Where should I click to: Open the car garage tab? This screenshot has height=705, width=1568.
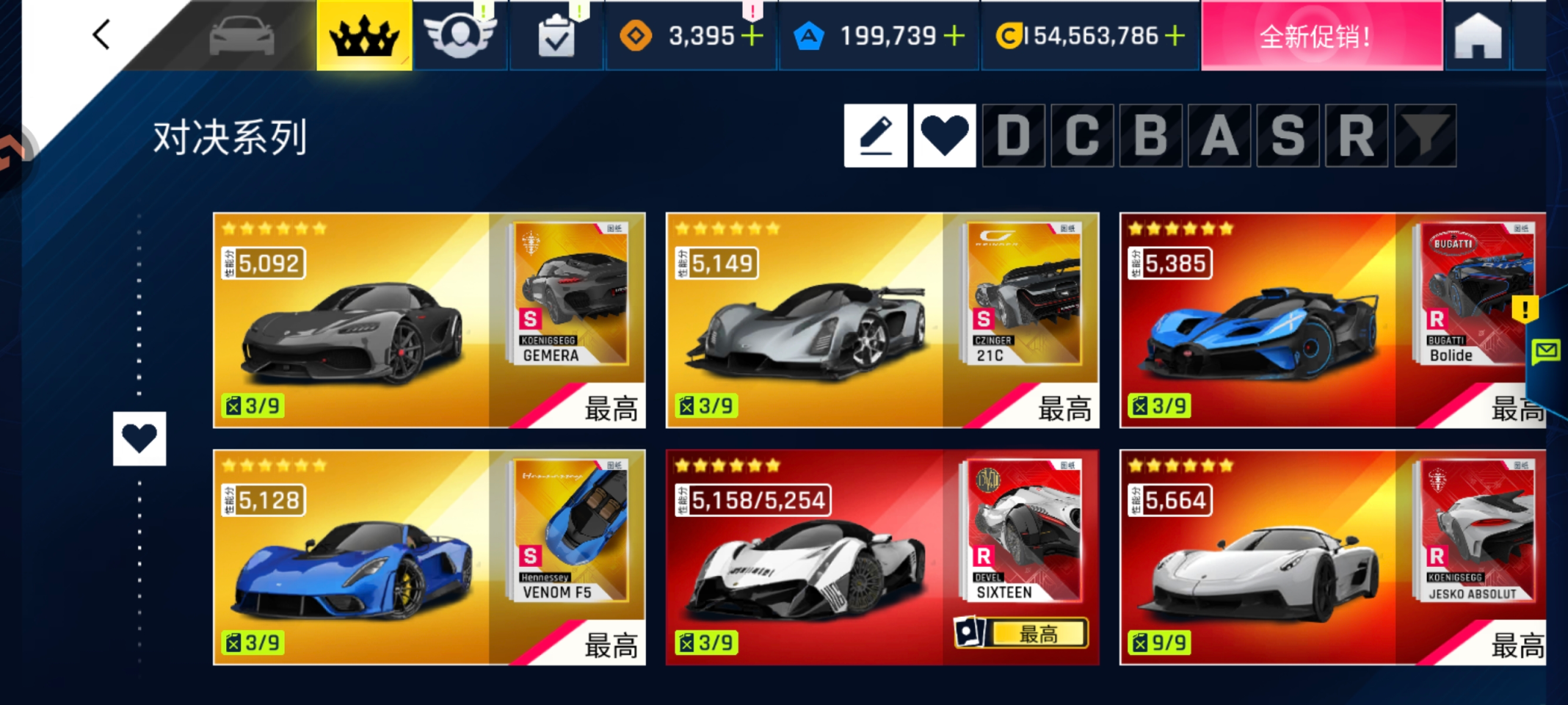tap(242, 36)
